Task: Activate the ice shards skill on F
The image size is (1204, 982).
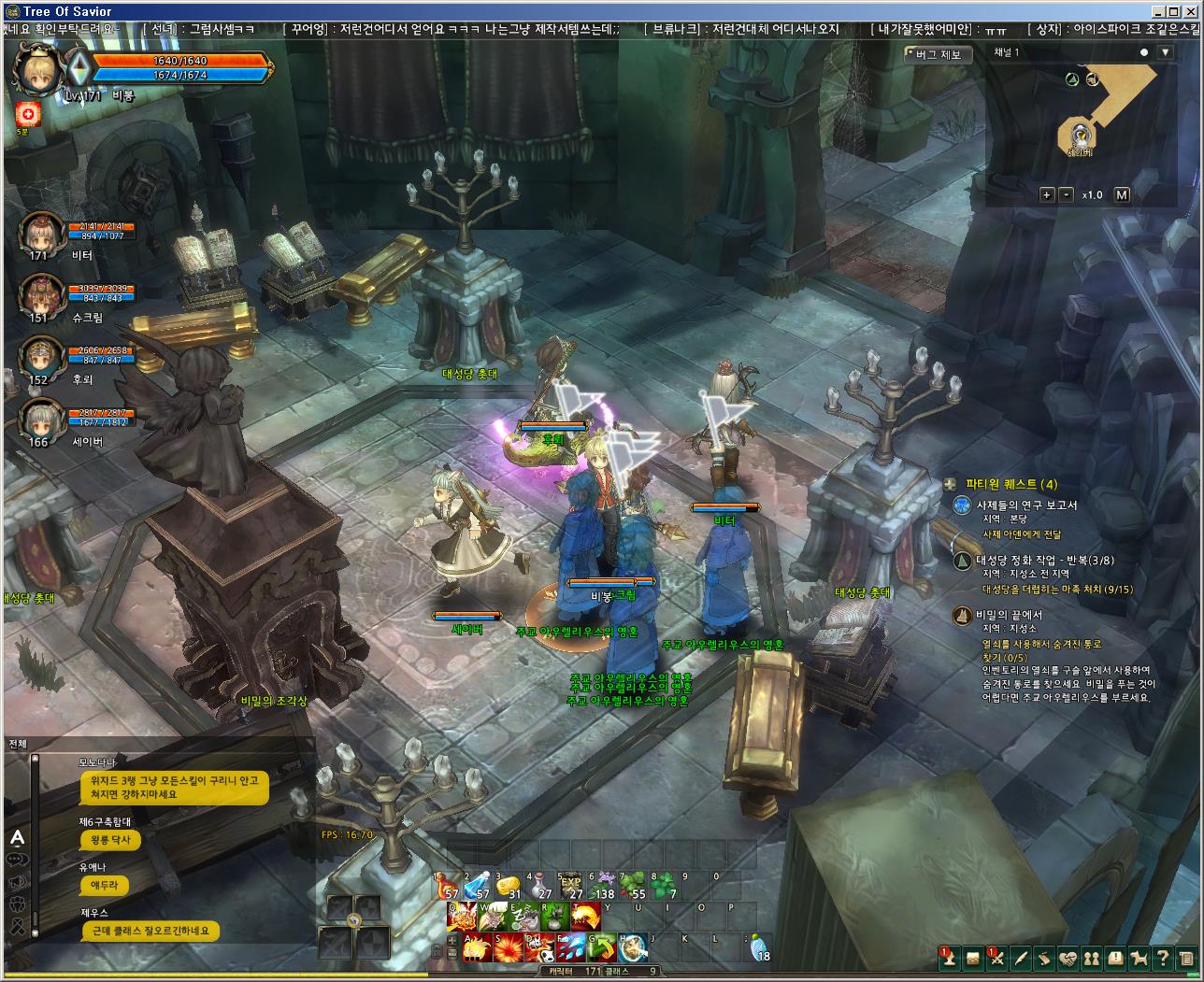Action: pyautogui.click(x=571, y=946)
